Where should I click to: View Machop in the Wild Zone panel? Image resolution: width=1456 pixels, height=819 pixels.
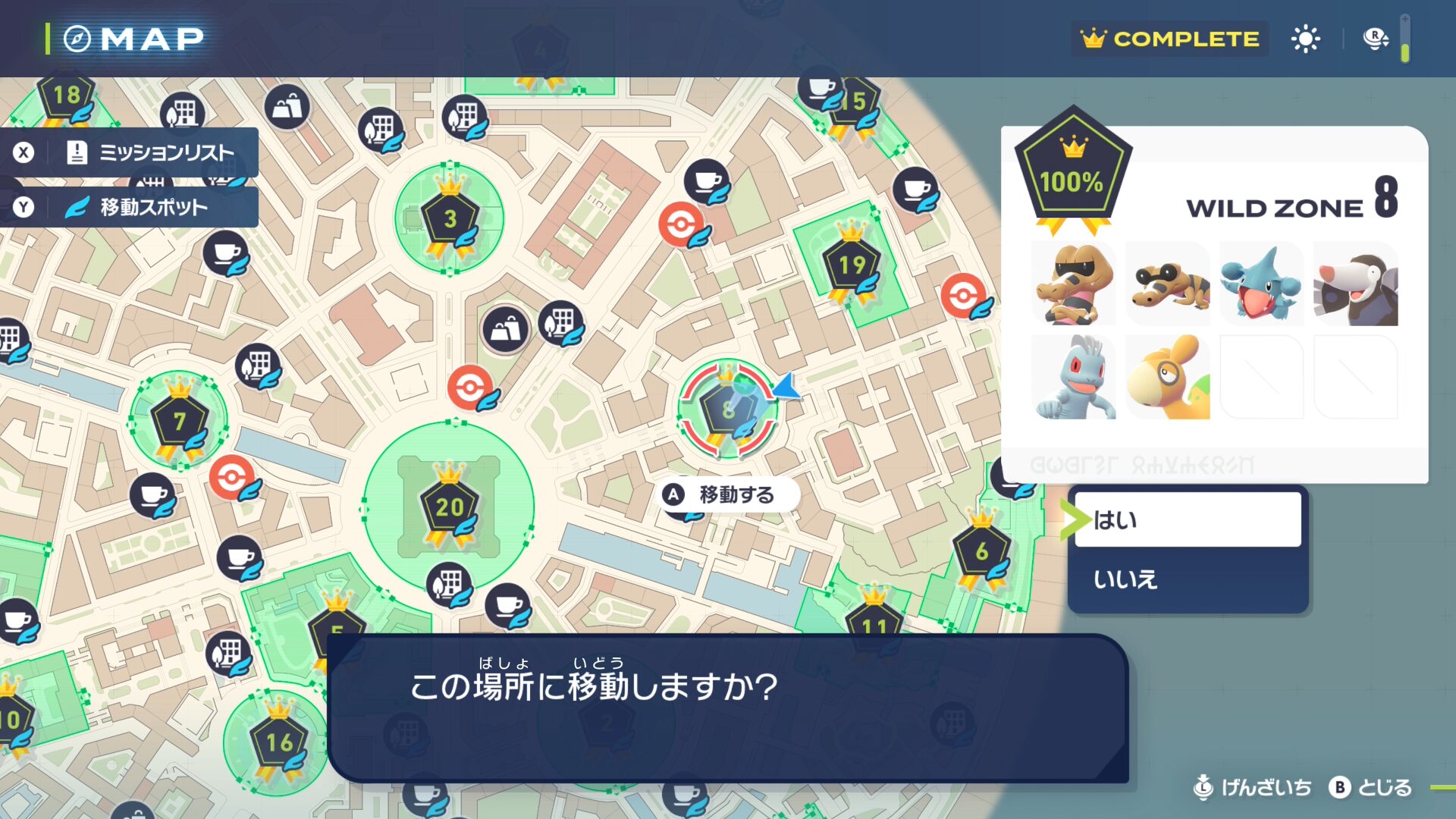click(1074, 378)
